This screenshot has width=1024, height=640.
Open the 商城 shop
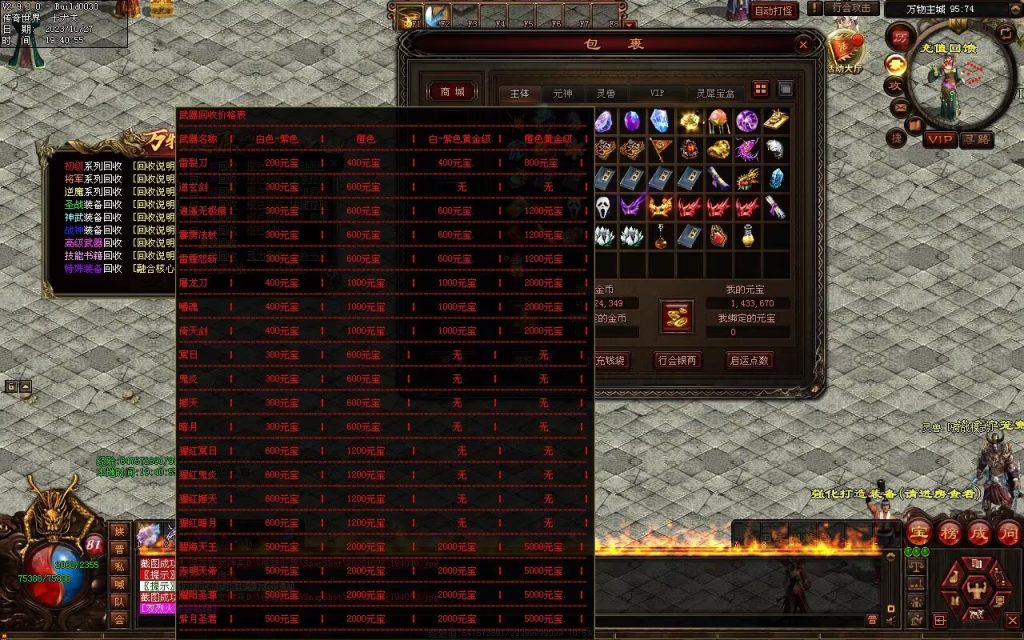(x=452, y=92)
